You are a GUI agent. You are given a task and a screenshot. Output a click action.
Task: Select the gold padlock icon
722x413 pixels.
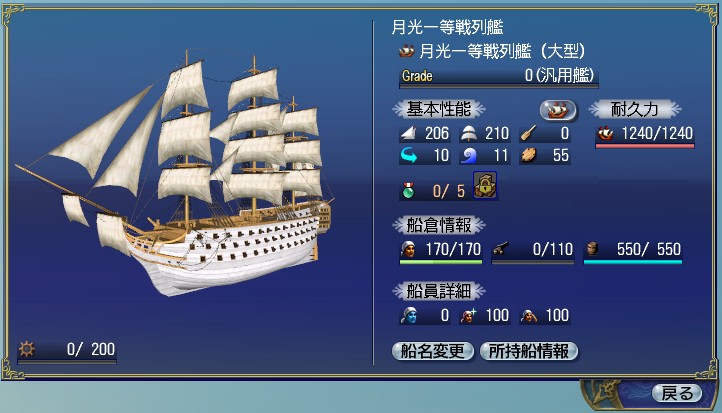coord(485,187)
